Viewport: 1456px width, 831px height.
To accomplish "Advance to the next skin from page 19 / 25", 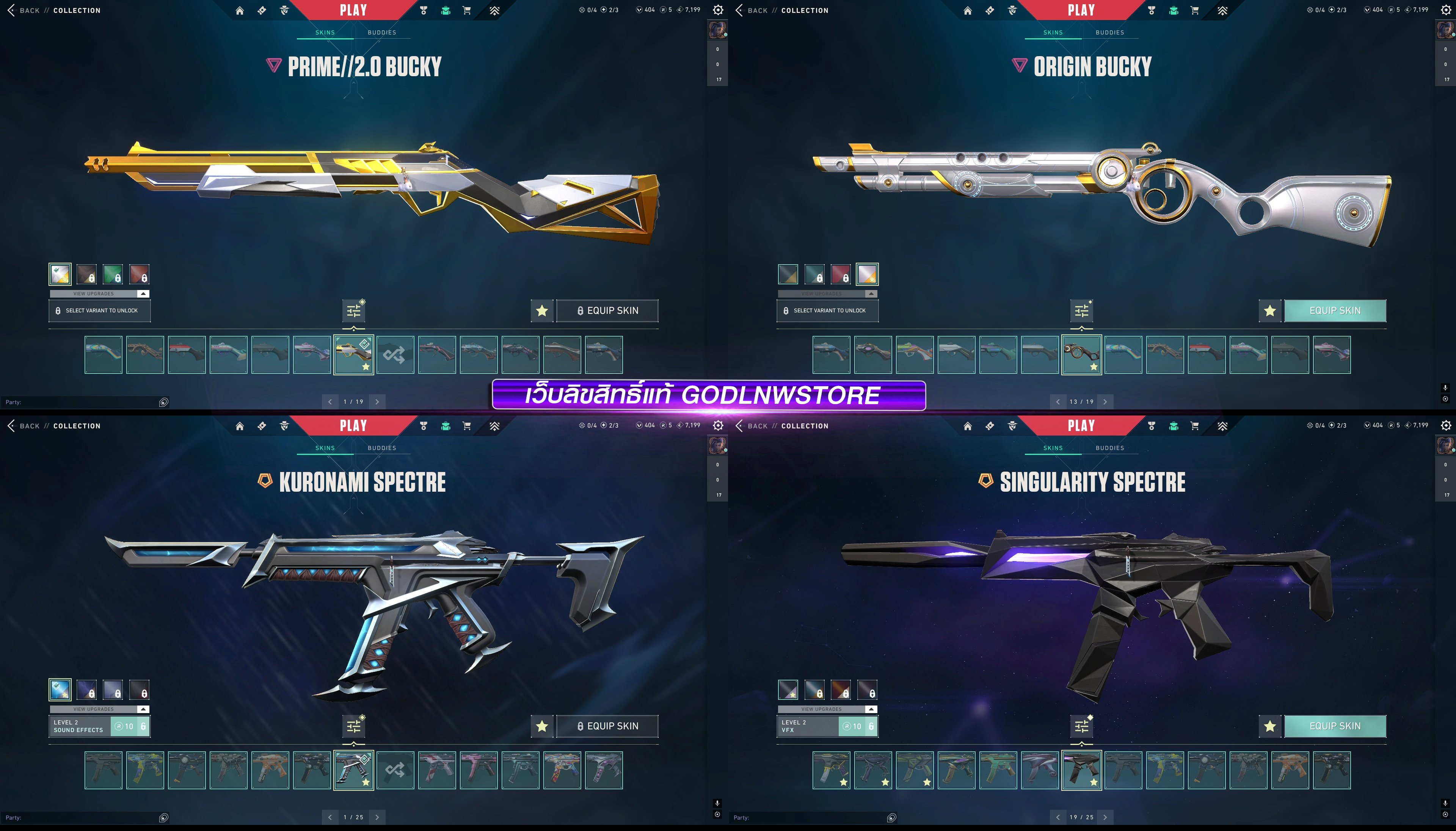I will 1105,817.
